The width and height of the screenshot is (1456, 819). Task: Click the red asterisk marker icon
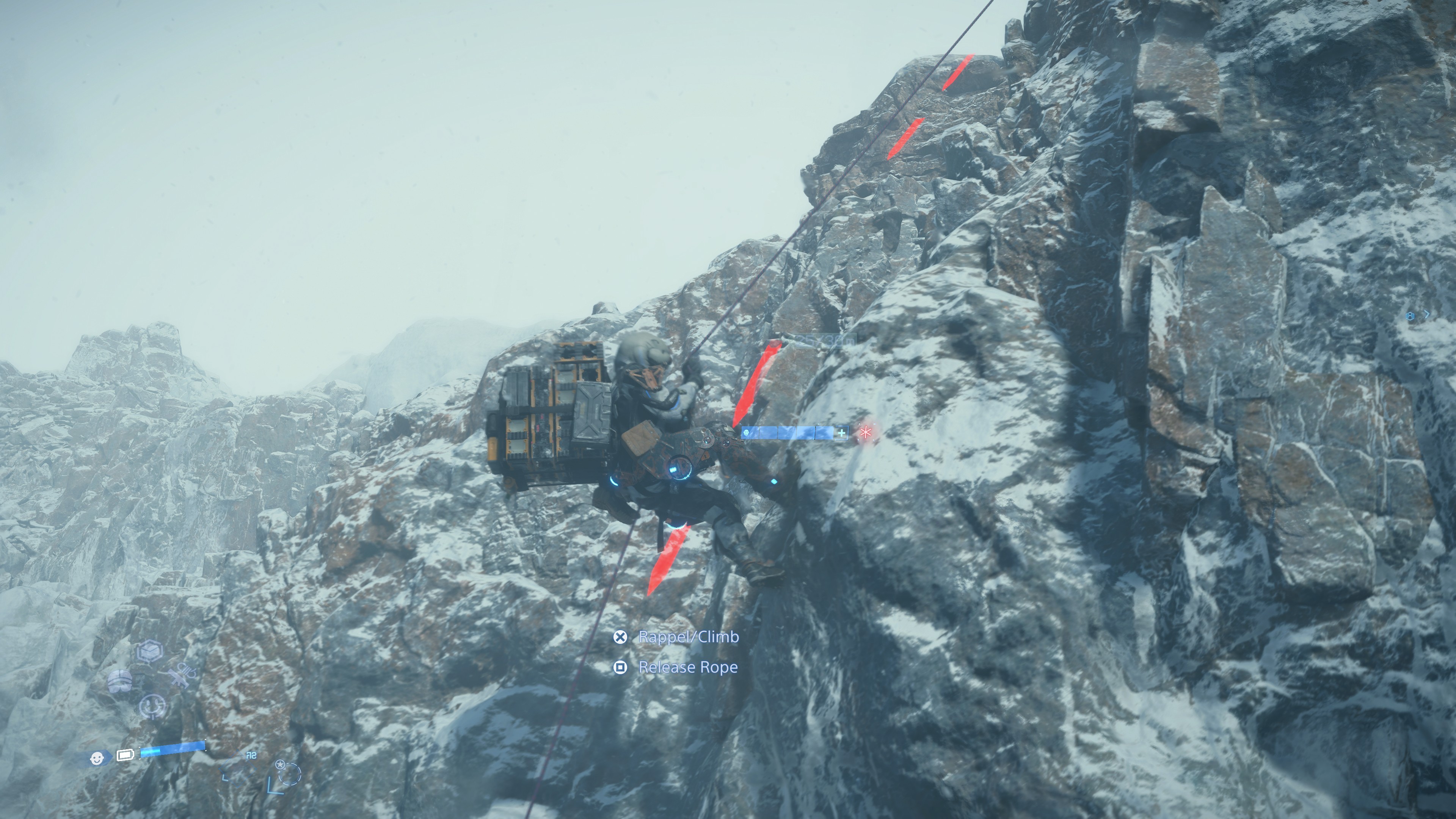(x=865, y=433)
